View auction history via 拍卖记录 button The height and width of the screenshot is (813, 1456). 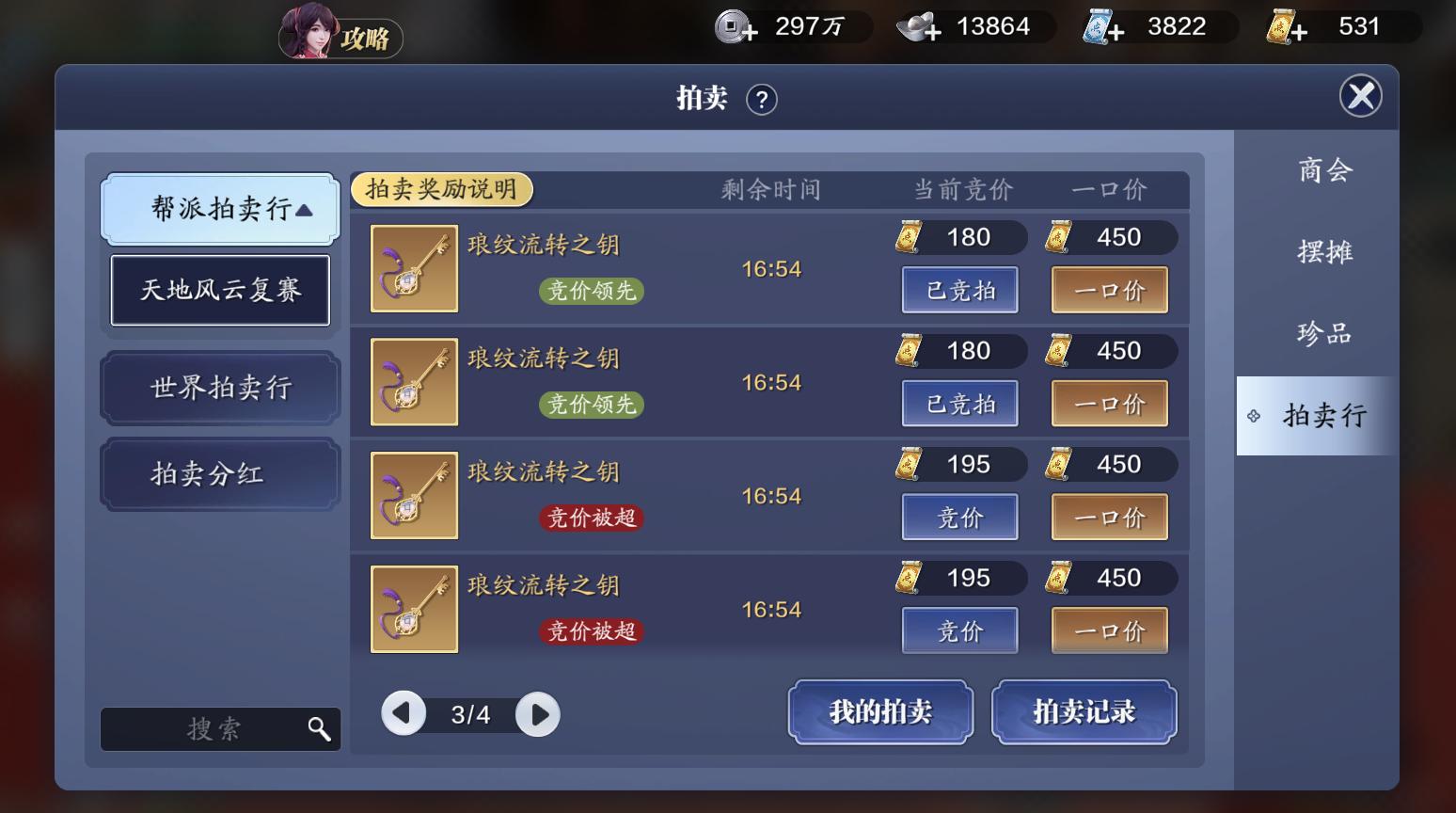[1084, 712]
